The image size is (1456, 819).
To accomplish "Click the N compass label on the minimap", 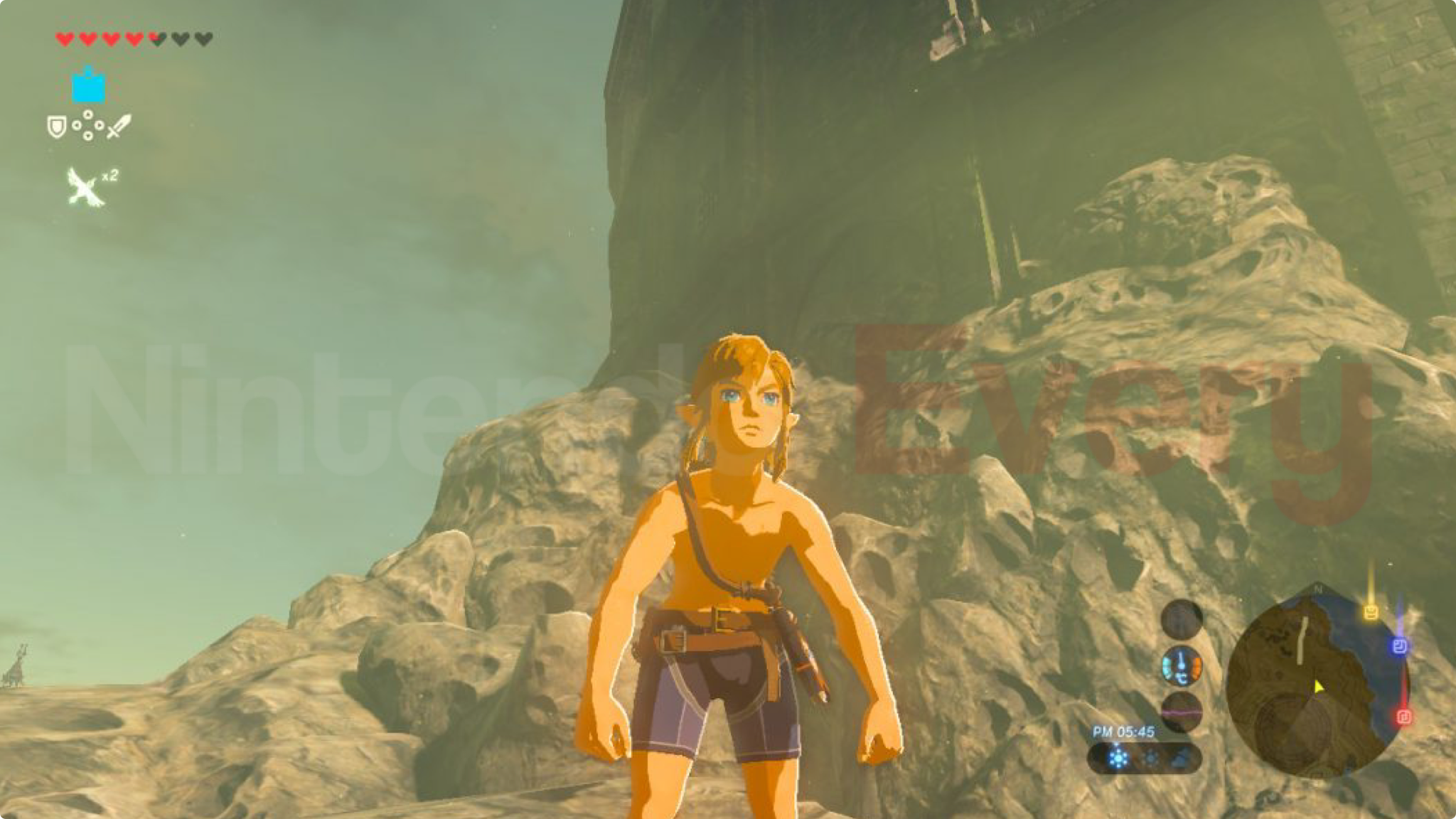I will (1318, 589).
